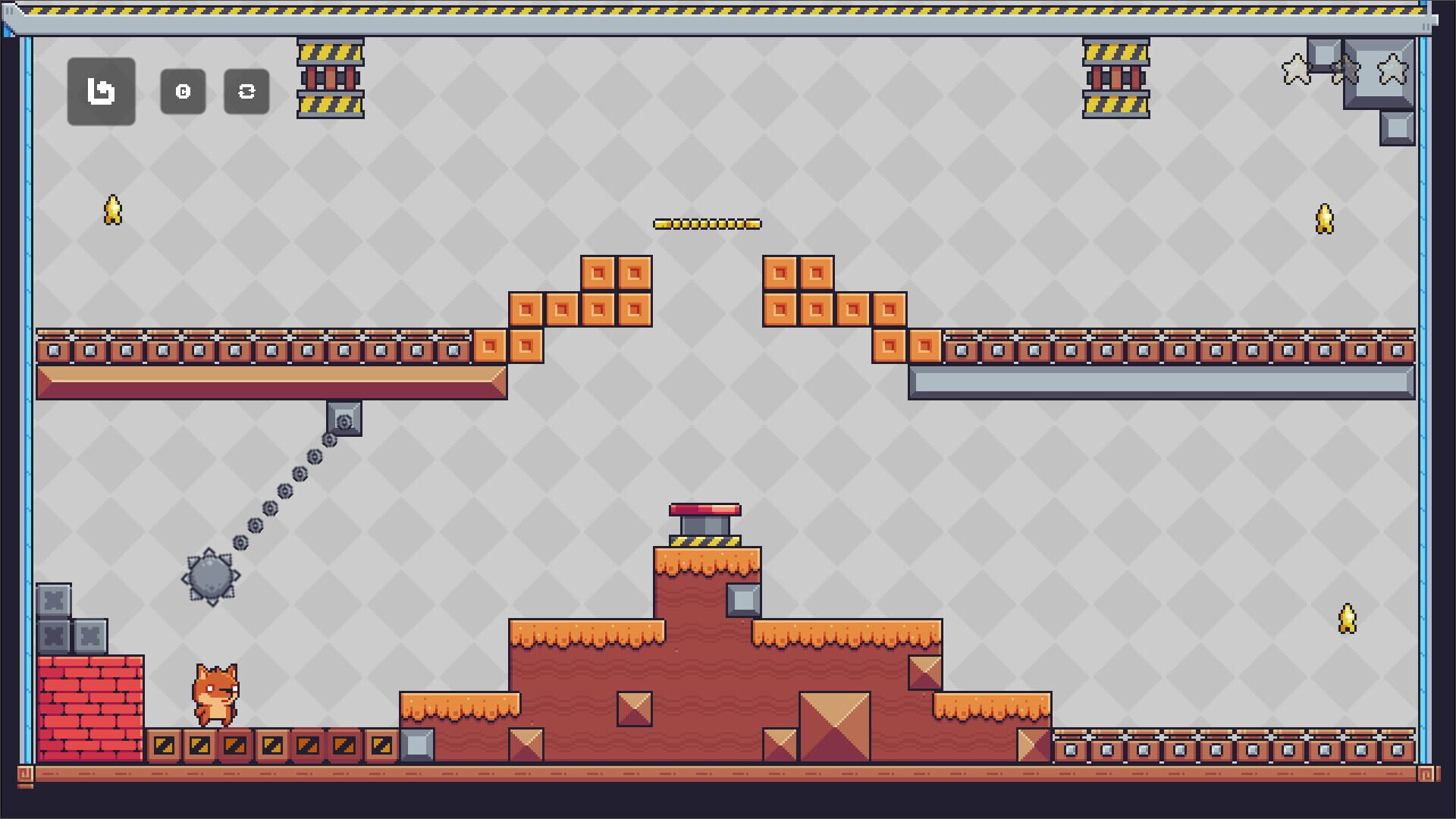Click the undo move icon
Image resolution: width=1456 pixels, height=819 pixels.
click(101, 92)
